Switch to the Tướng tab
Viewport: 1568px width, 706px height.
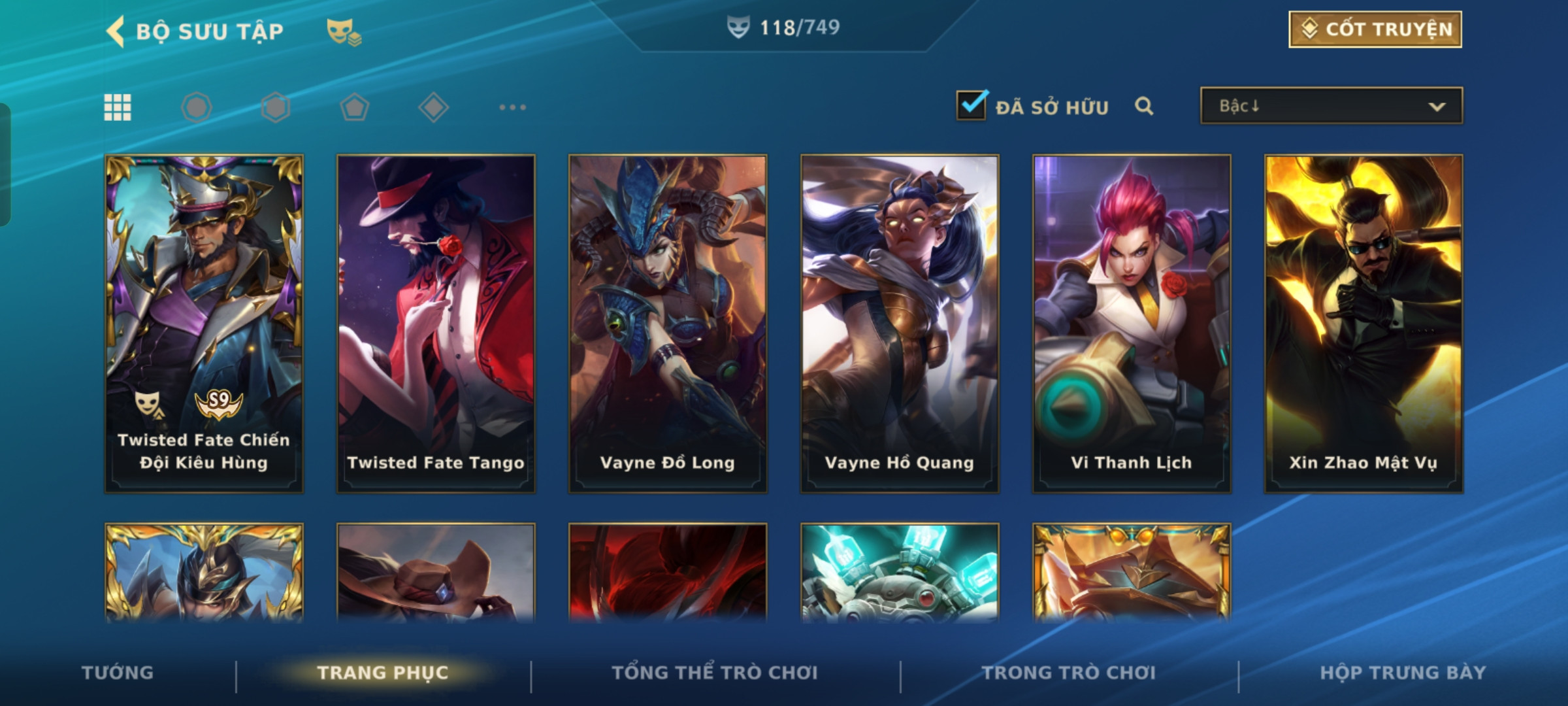point(118,673)
